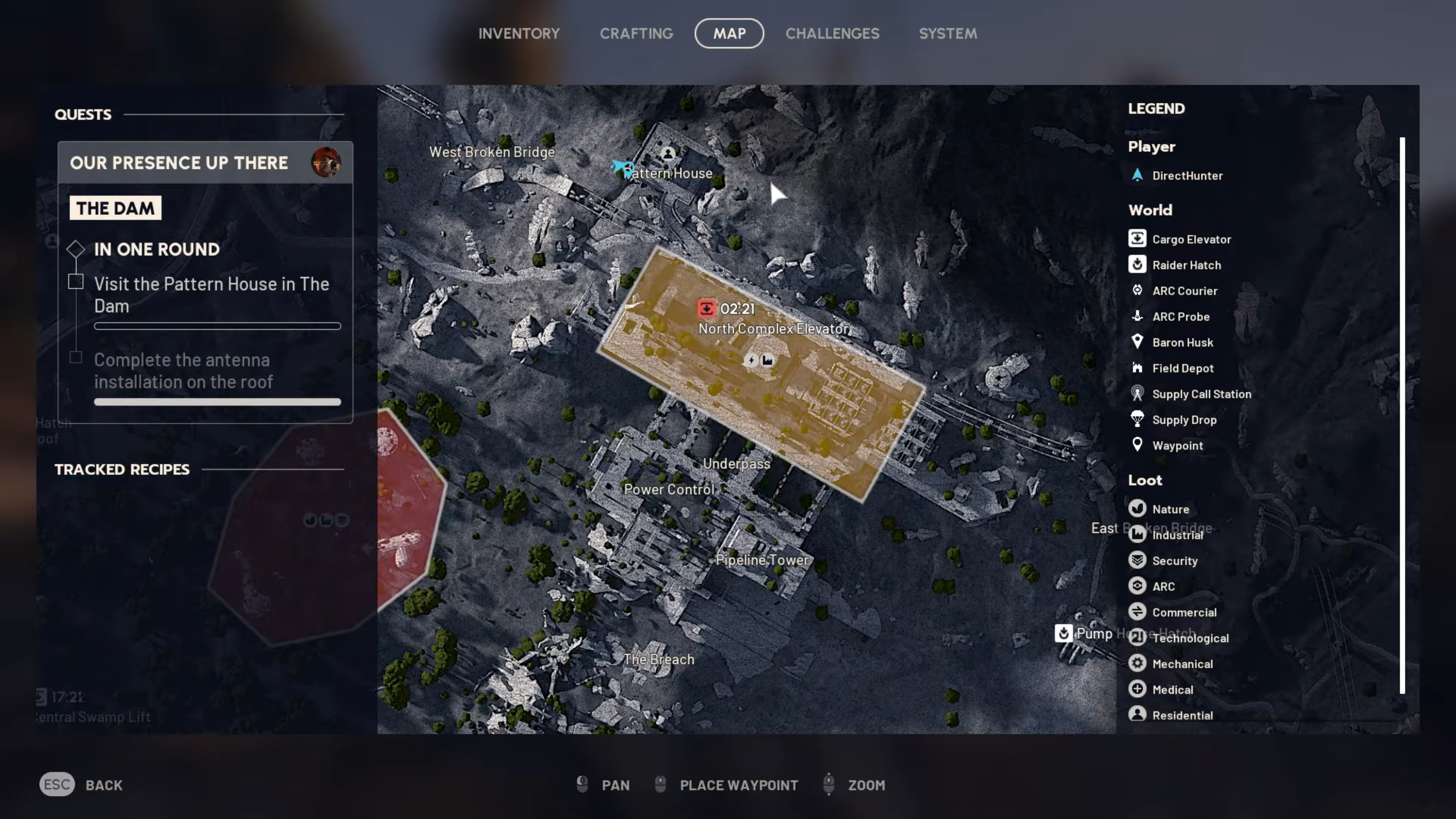This screenshot has width=1456, height=819.
Task: Select the Map tab
Action: 729,34
